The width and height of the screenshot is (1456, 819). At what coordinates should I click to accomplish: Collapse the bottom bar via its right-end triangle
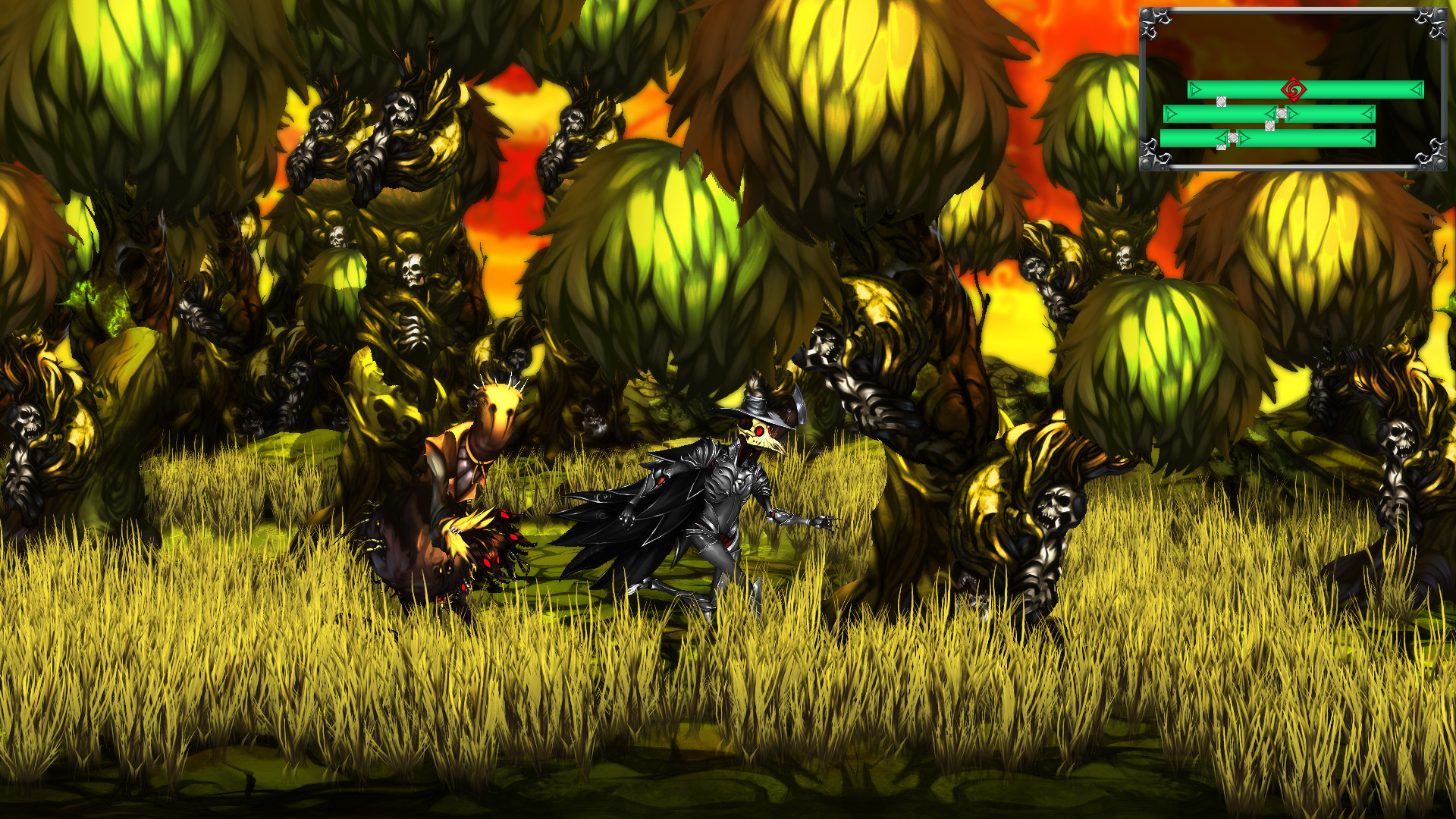click(x=1368, y=138)
